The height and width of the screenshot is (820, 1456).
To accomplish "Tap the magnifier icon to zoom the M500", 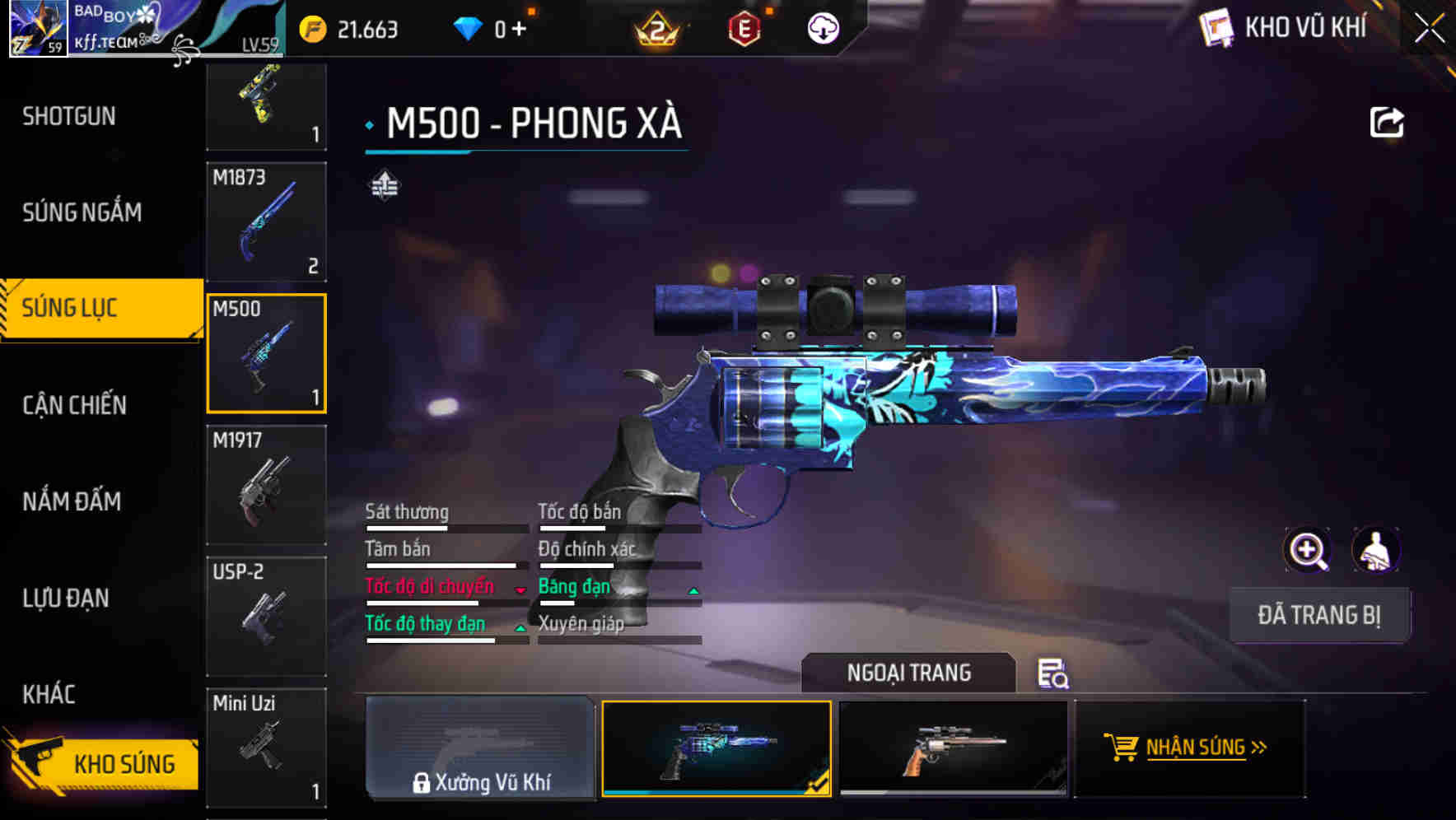I will tap(1309, 550).
